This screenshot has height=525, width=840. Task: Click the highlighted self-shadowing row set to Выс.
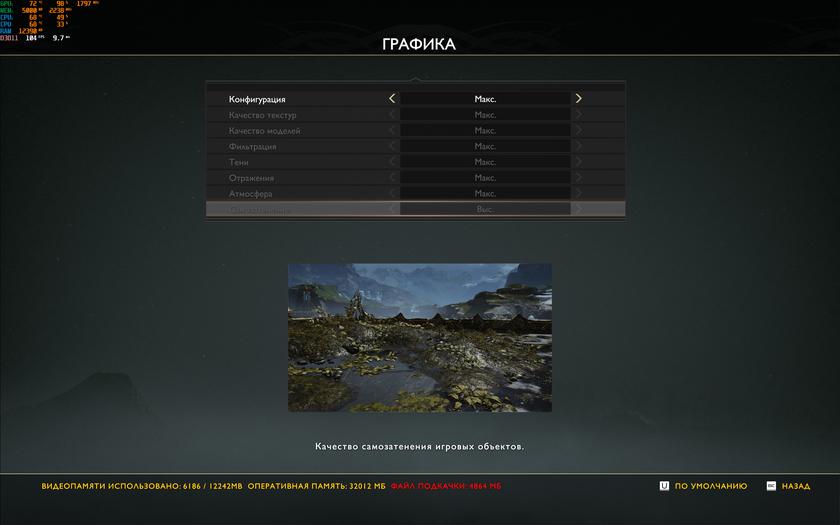tap(415, 209)
